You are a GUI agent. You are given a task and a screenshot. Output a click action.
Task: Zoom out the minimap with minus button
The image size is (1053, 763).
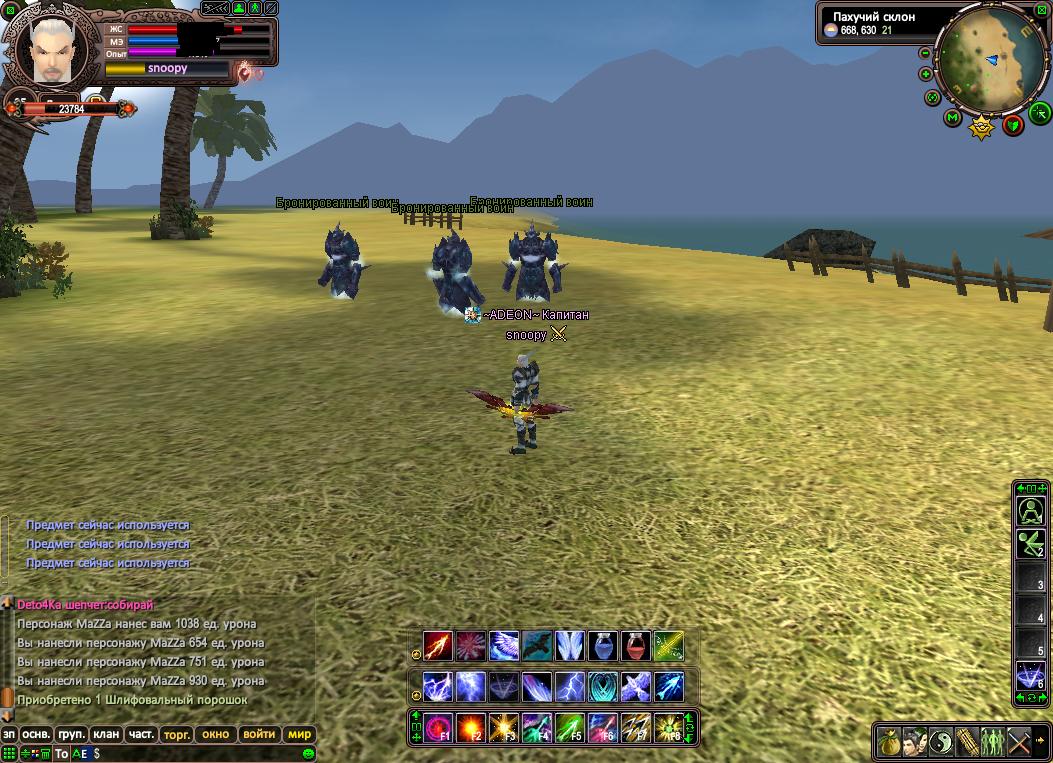tap(925, 53)
